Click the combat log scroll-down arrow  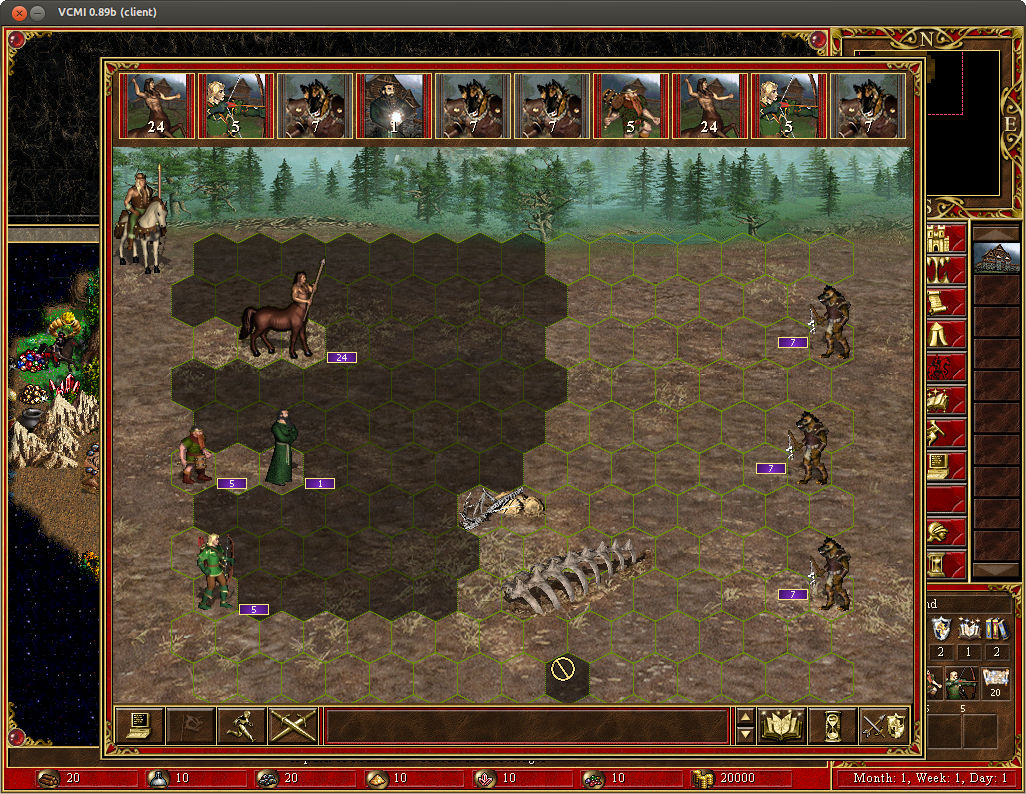coord(744,735)
